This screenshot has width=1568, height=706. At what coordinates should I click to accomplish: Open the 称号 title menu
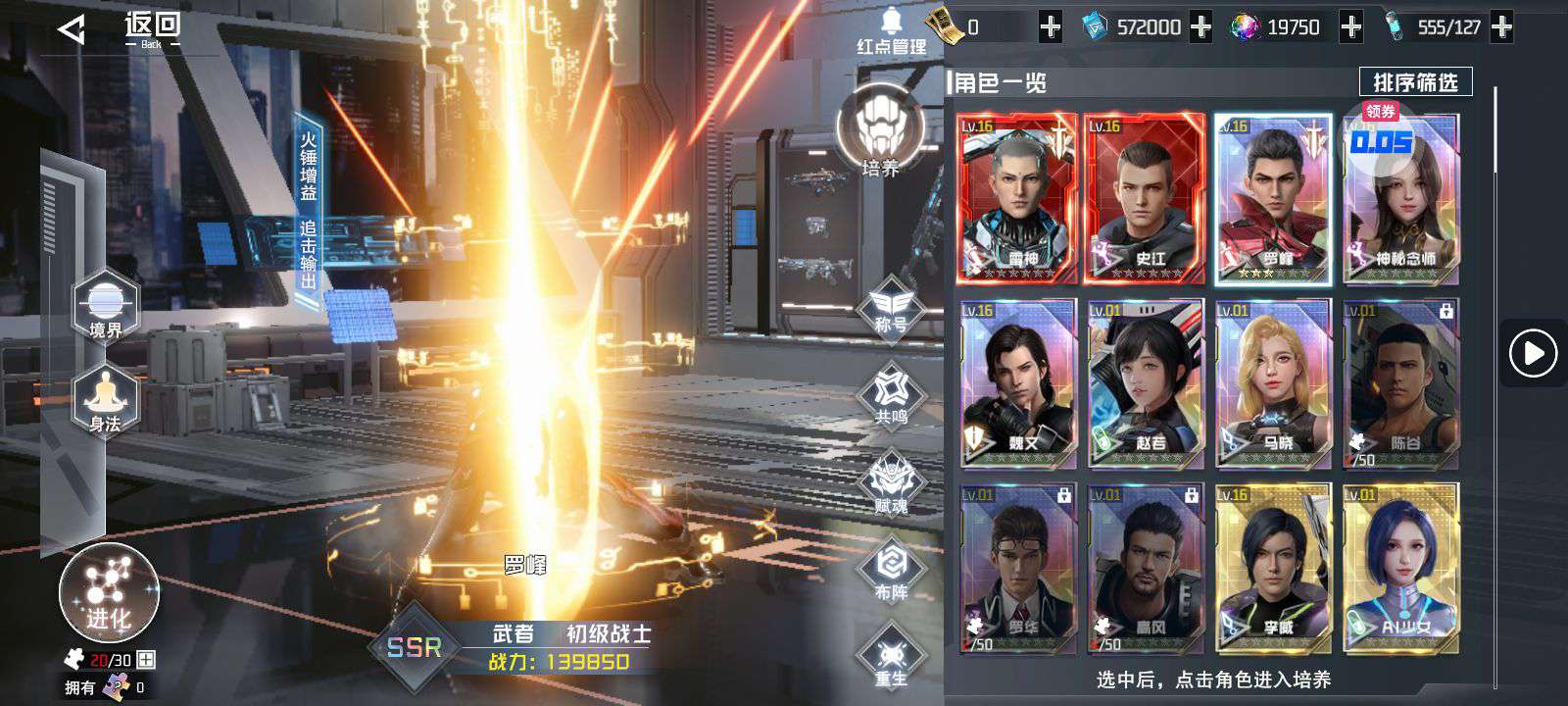(890, 306)
